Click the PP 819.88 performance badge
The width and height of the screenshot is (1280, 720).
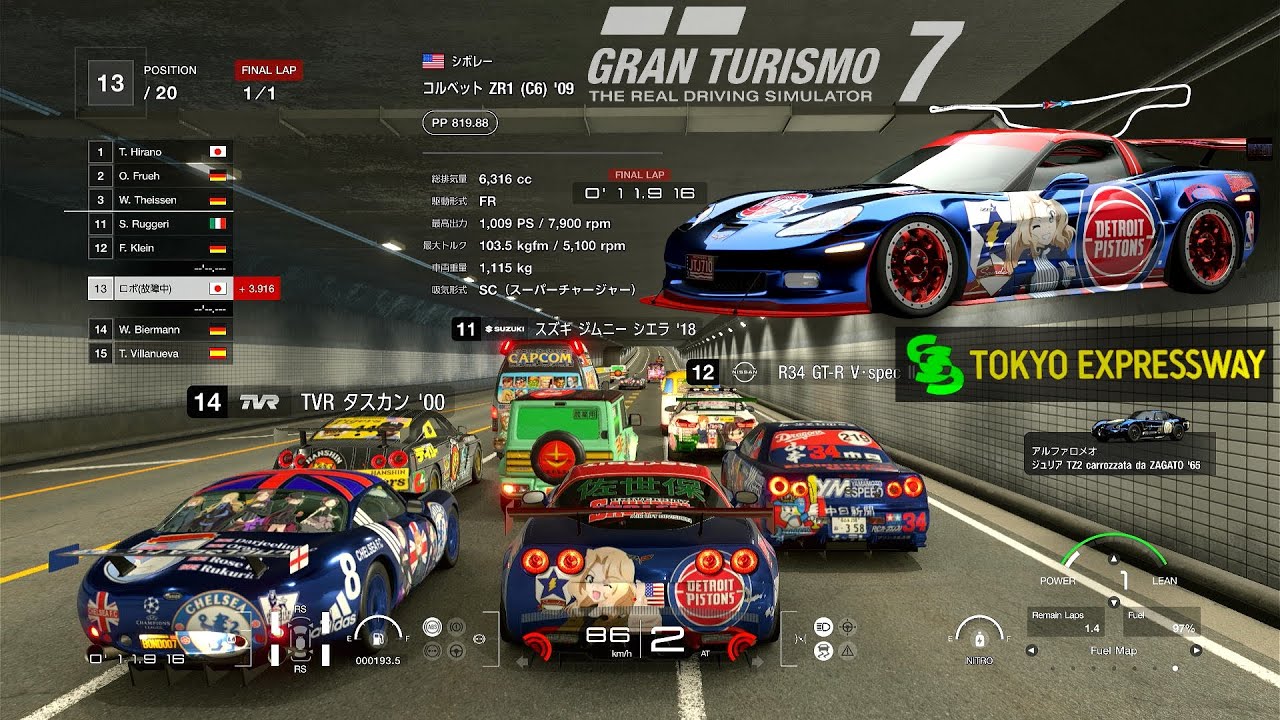point(459,123)
